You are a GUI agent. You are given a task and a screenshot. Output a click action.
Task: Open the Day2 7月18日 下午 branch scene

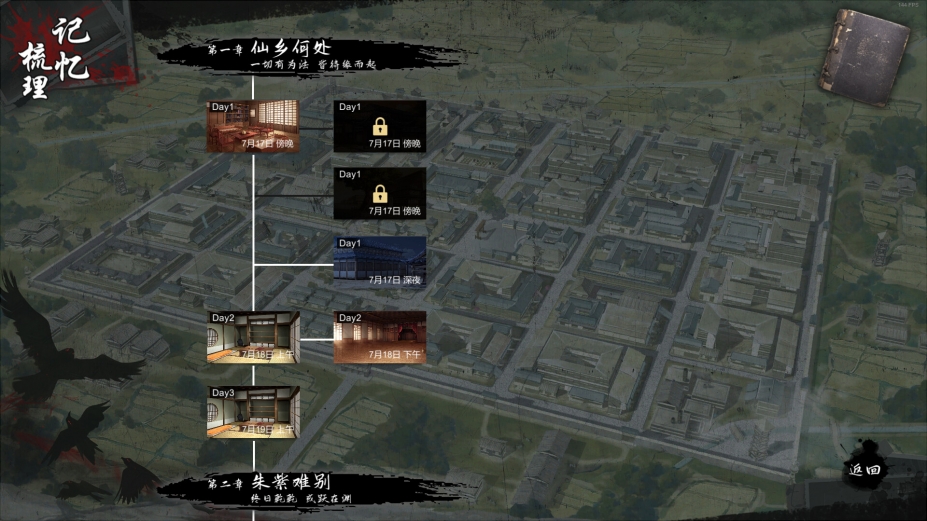[380, 337]
